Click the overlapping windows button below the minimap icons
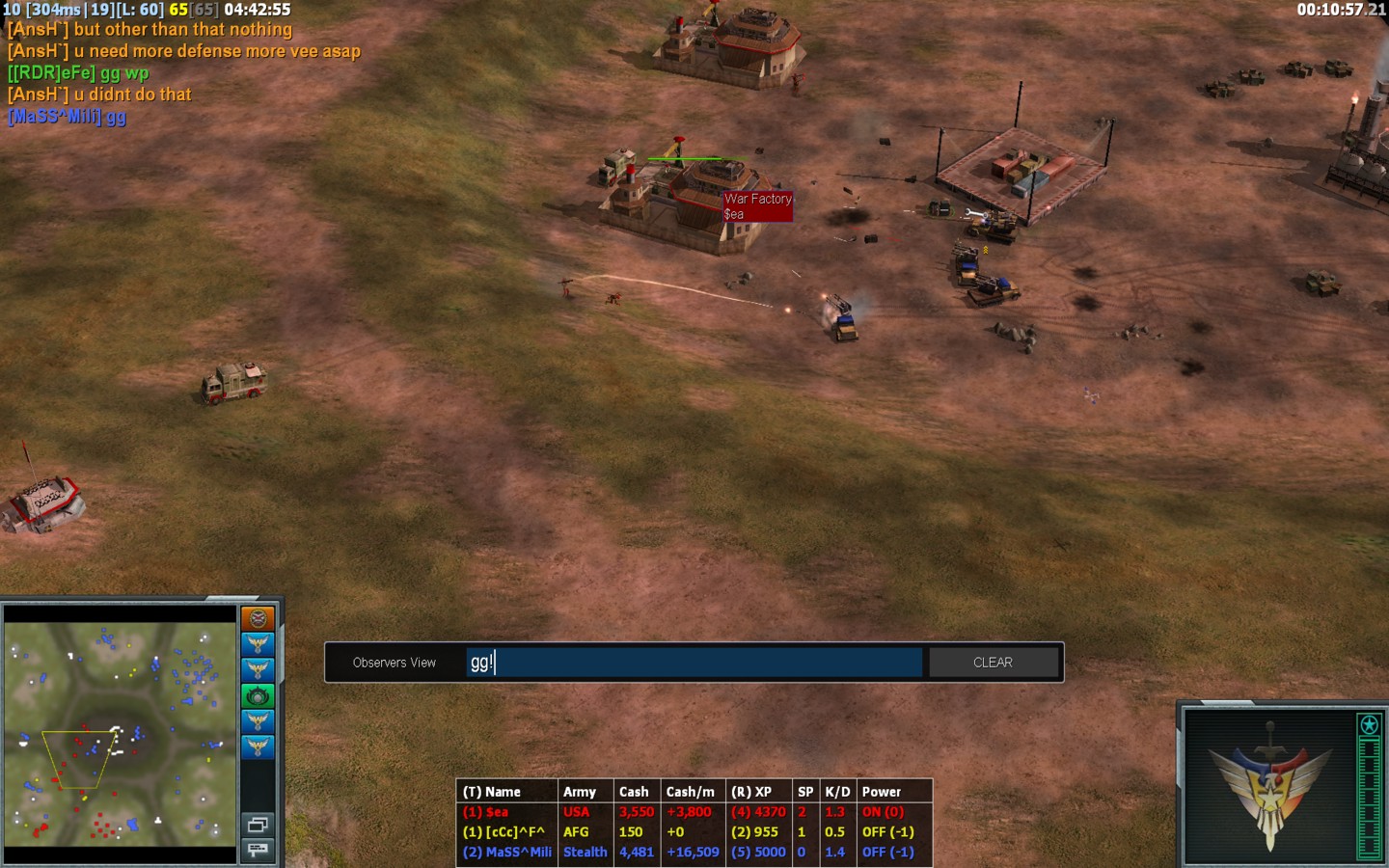 258,825
